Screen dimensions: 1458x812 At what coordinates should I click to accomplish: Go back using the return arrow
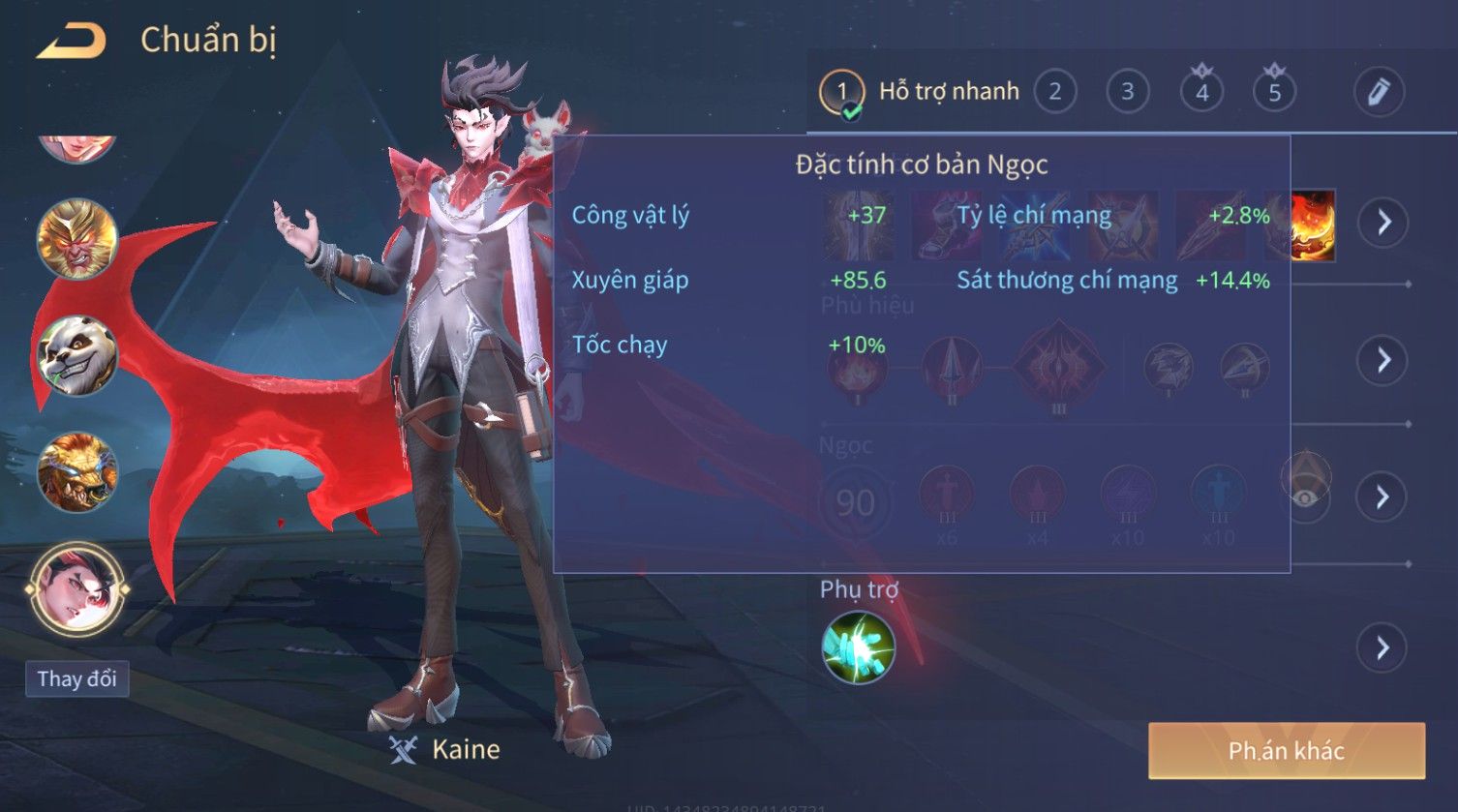tap(72, 41)
